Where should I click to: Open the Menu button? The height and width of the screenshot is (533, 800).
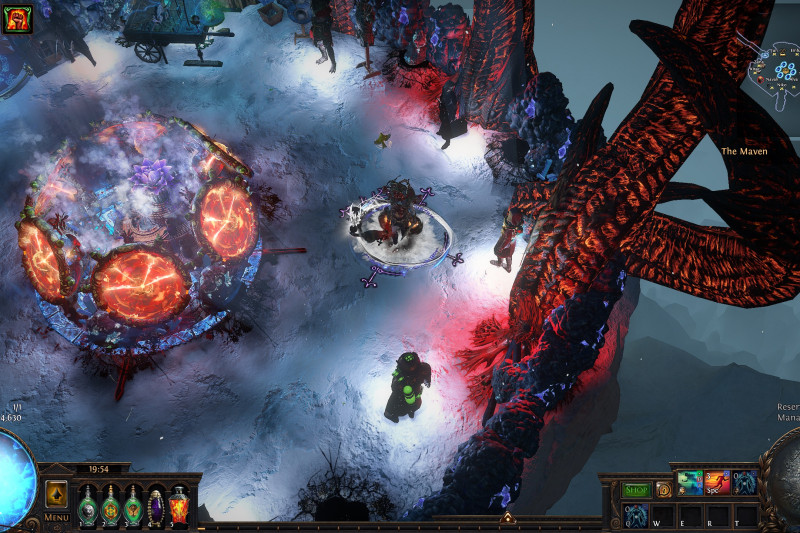[x=57, y=518]
